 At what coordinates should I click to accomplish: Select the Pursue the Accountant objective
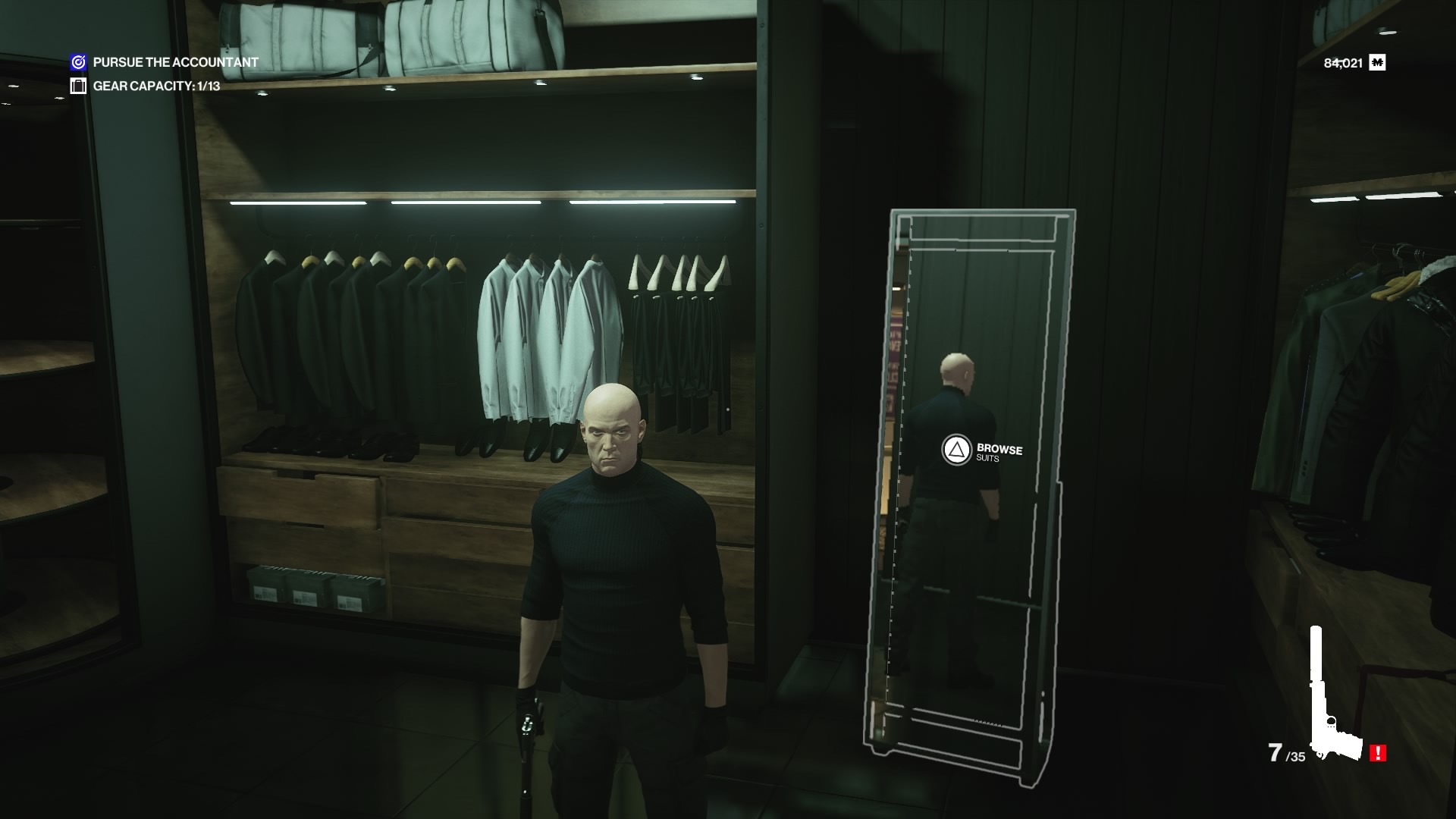[x=175, y=62]
